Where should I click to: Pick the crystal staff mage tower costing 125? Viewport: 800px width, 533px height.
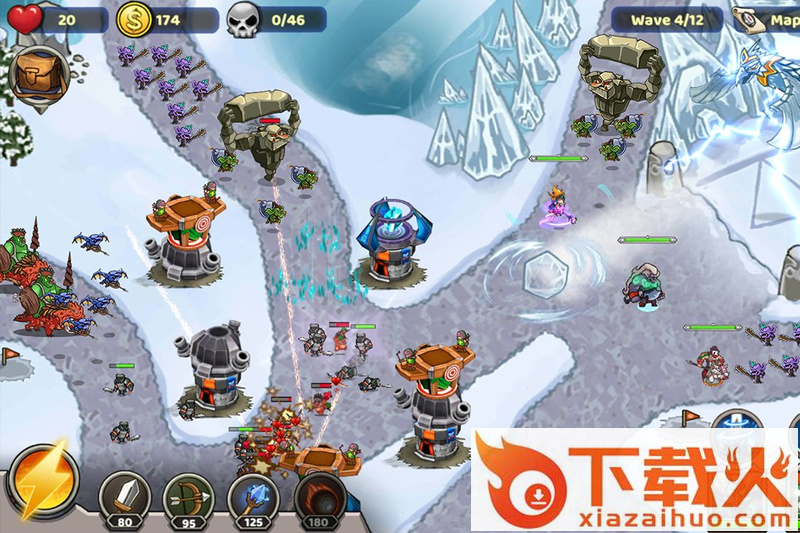point(253,497)
